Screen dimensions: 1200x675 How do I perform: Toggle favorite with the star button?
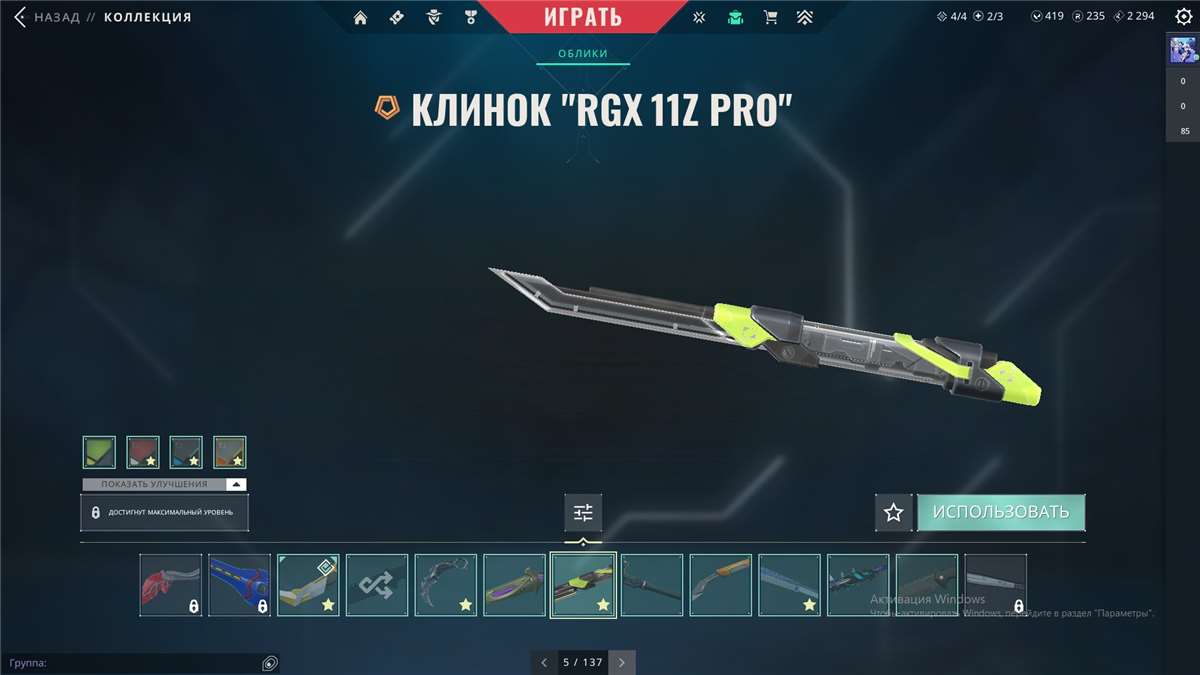pos(893,512)
